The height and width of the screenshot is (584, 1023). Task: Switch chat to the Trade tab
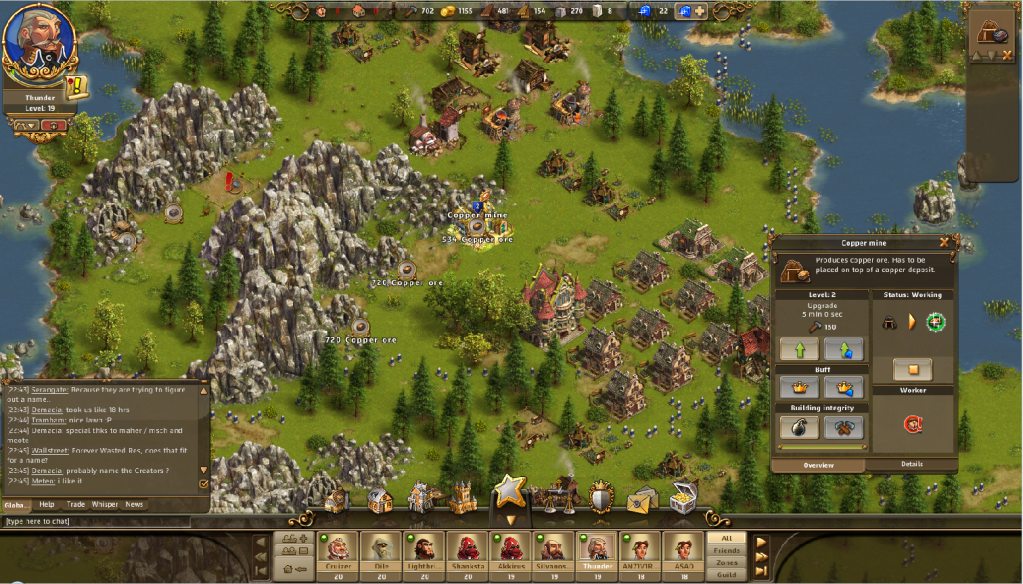coord(76,504)
